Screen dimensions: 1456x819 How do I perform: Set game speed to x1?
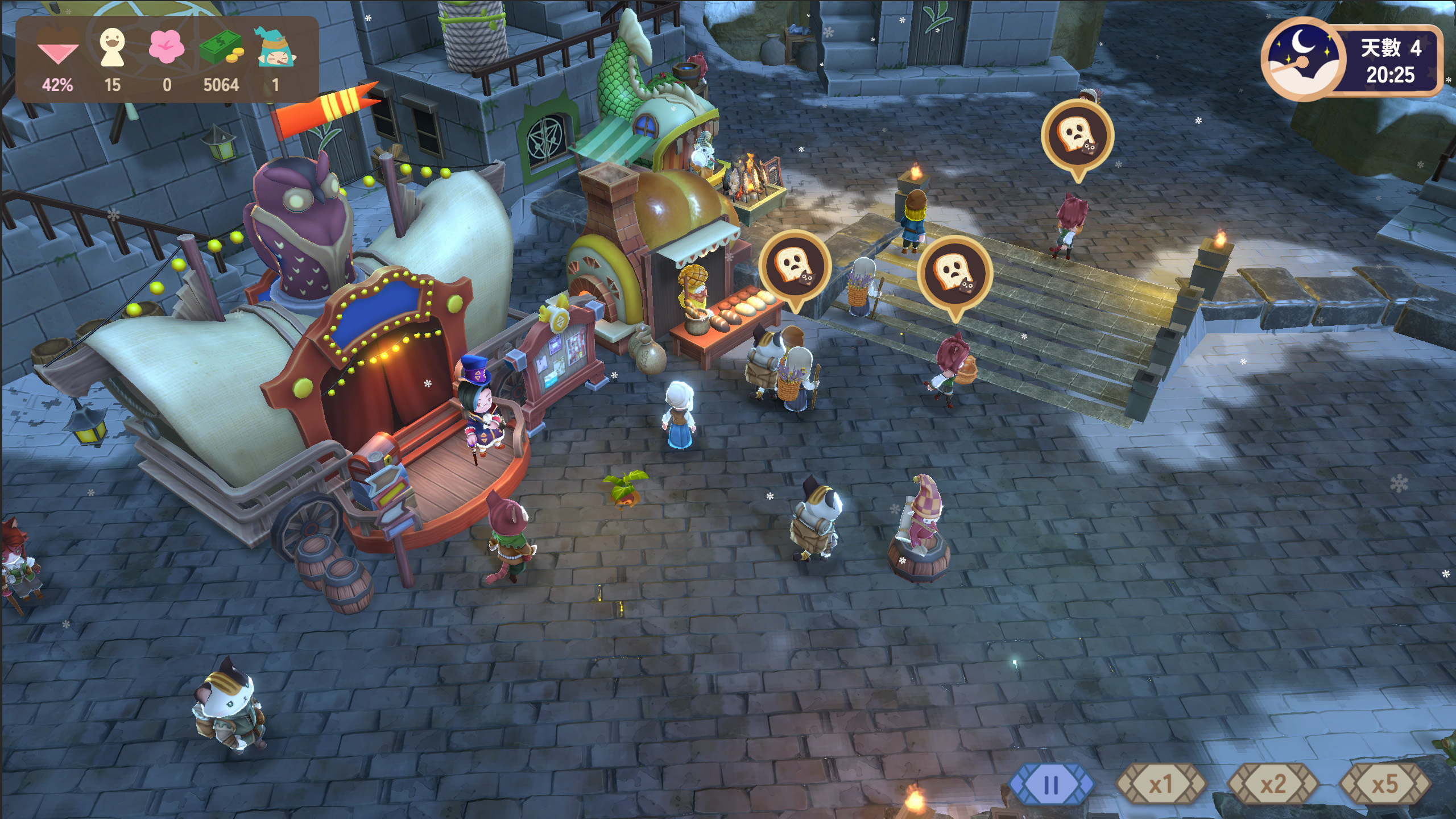pos(1161,785)
